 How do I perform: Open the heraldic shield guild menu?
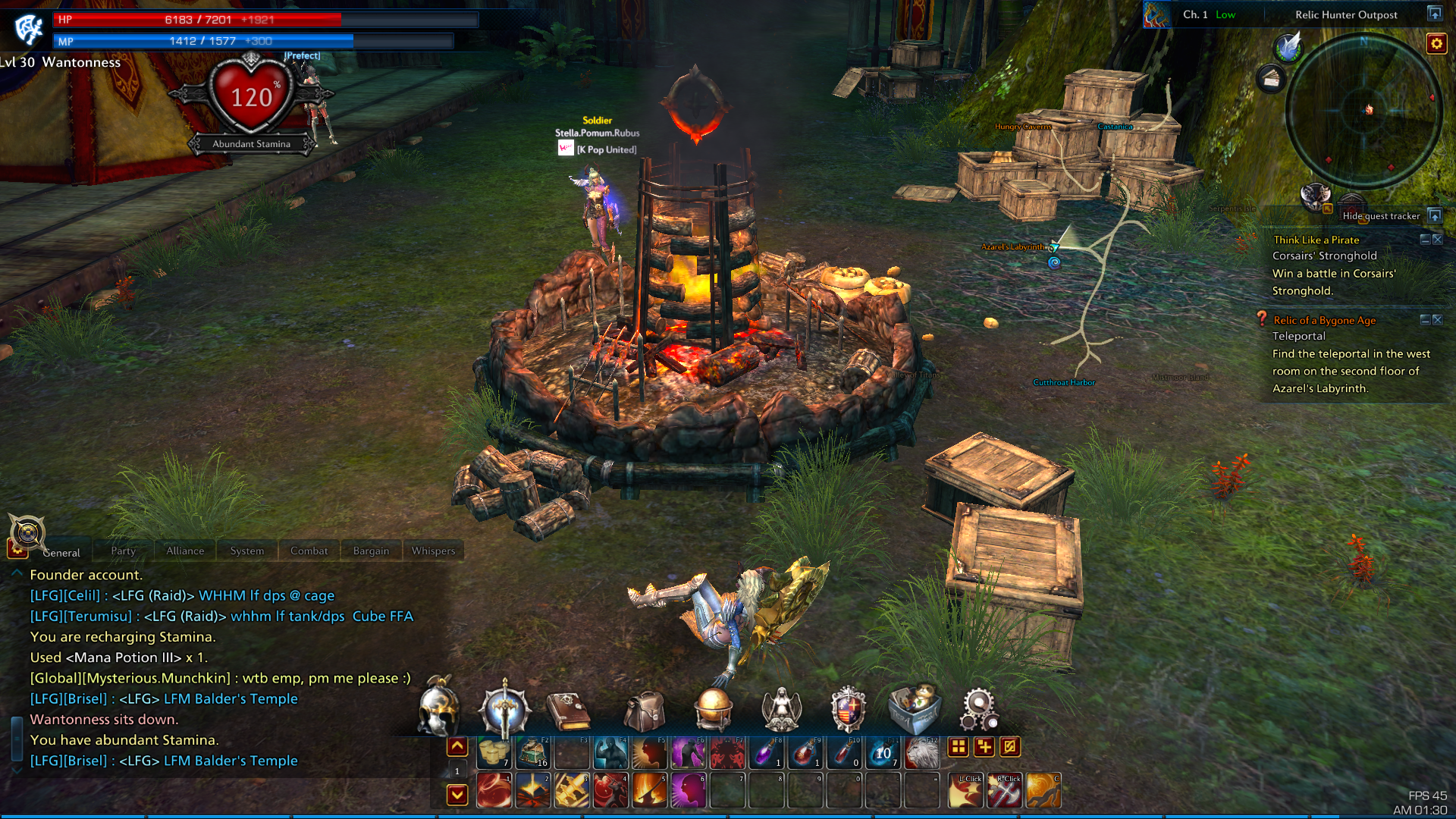[848, 710]
